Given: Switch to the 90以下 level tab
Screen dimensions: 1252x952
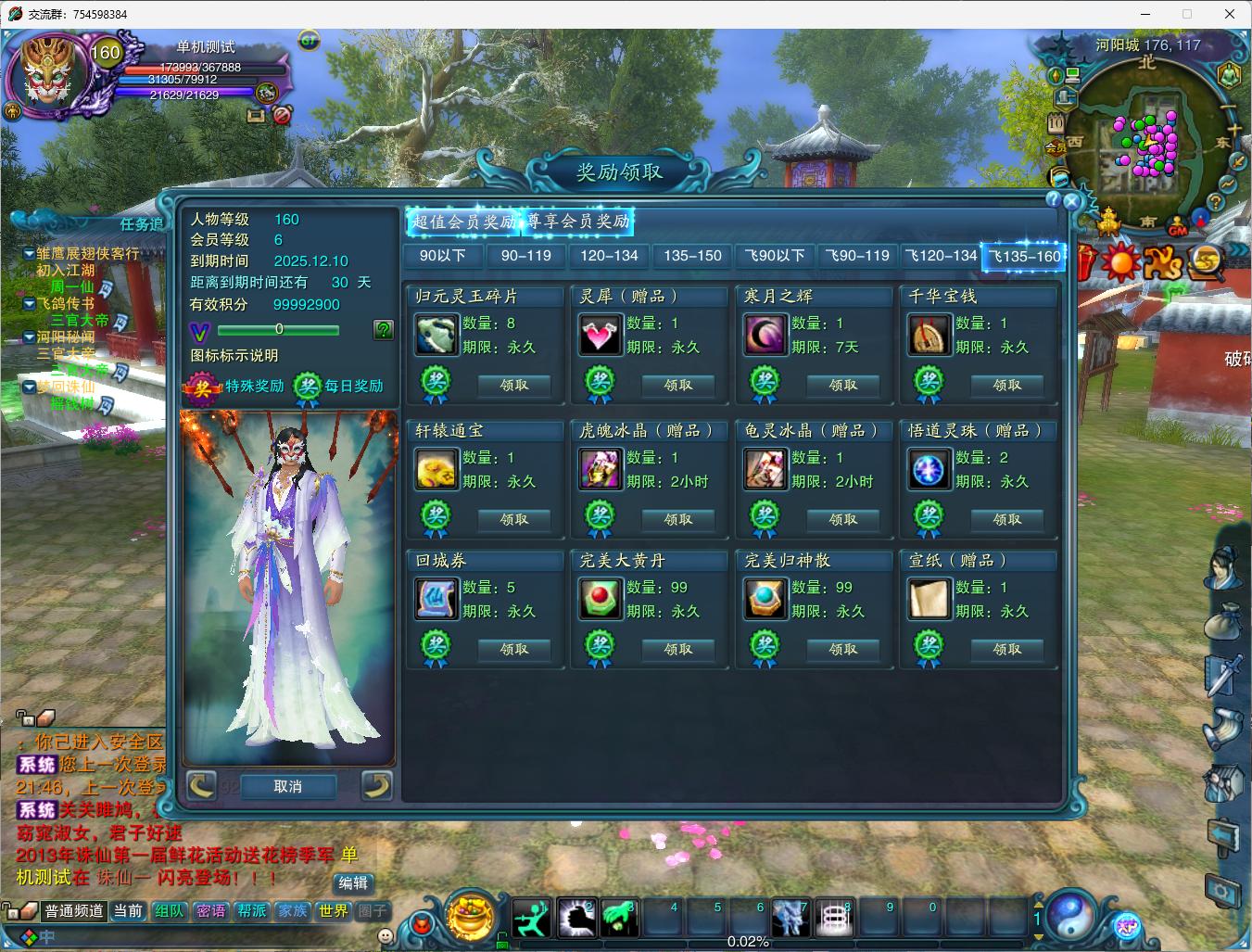Looking at the screenshot, I should point(442,256).
